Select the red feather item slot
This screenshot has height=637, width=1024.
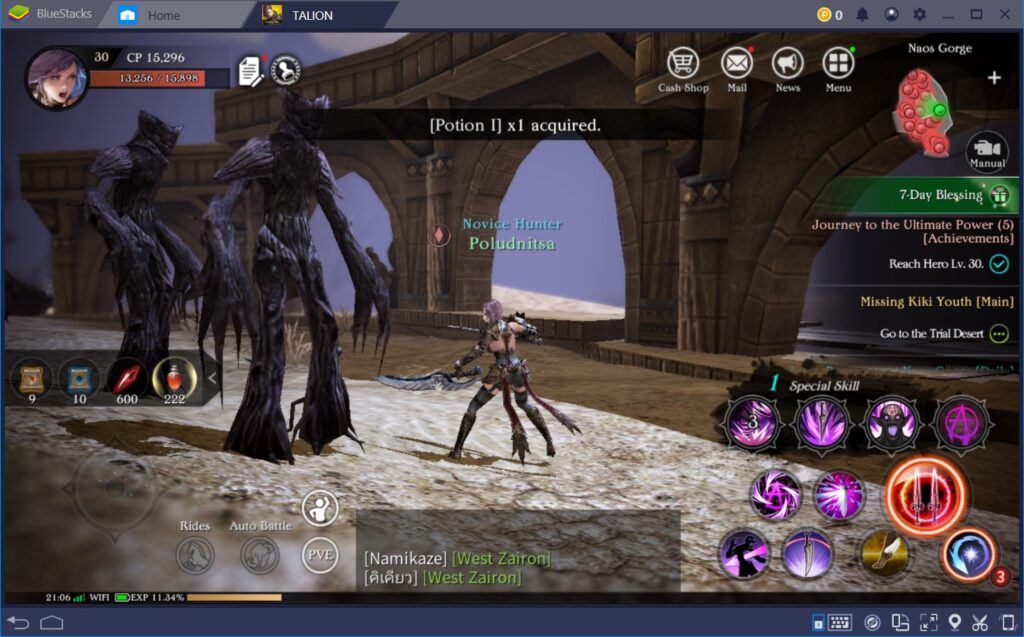click(x=126, y=378)
